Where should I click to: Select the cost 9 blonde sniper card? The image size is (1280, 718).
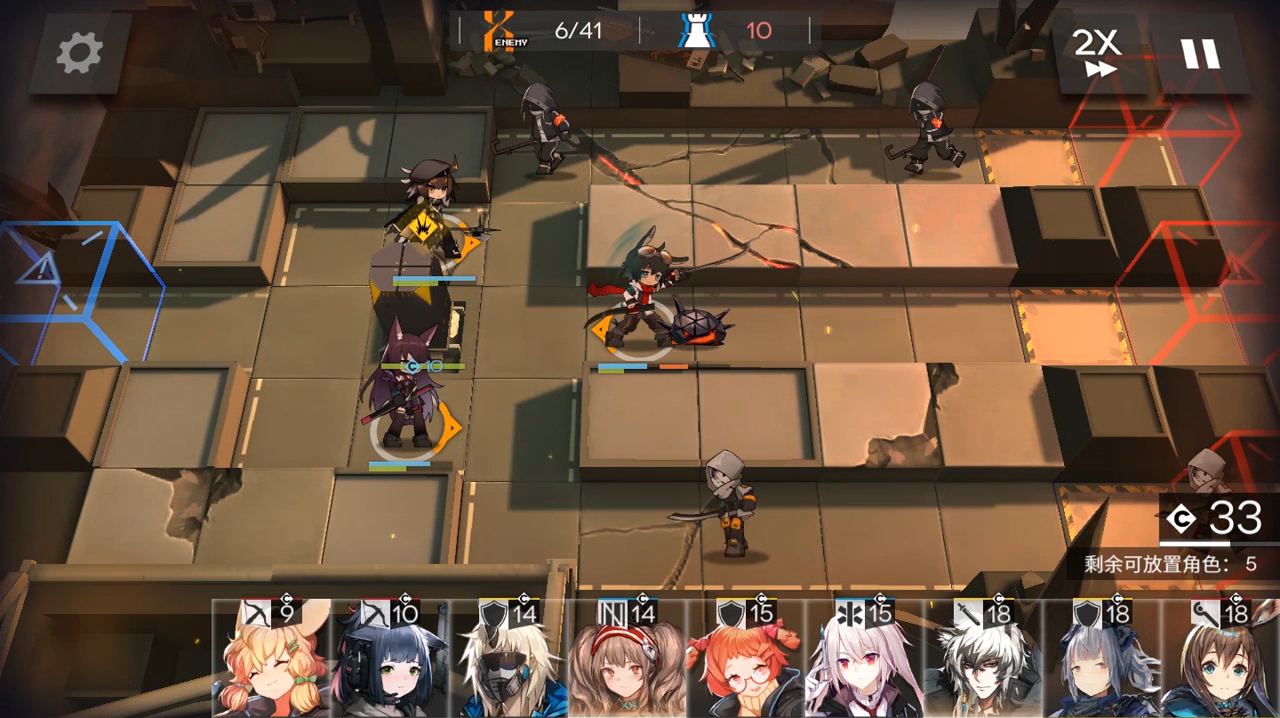coord(271,660)
